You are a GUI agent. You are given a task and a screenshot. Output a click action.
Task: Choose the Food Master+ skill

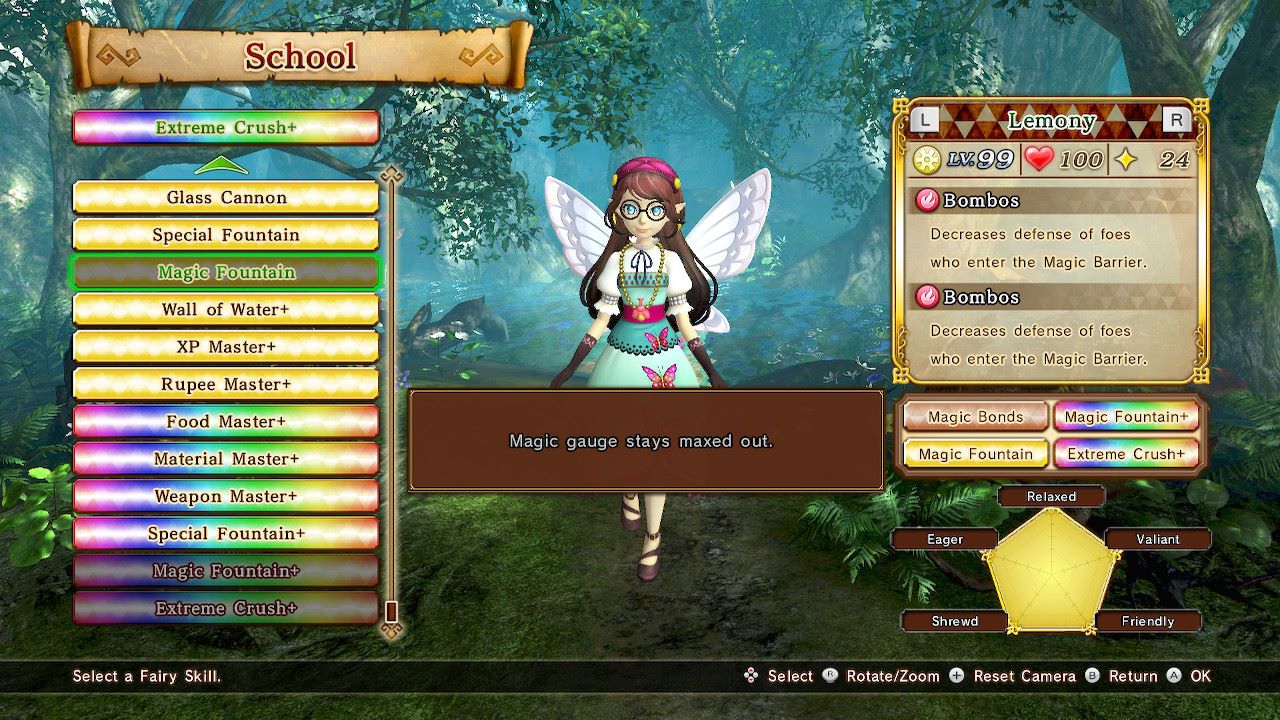coord(226,421)
